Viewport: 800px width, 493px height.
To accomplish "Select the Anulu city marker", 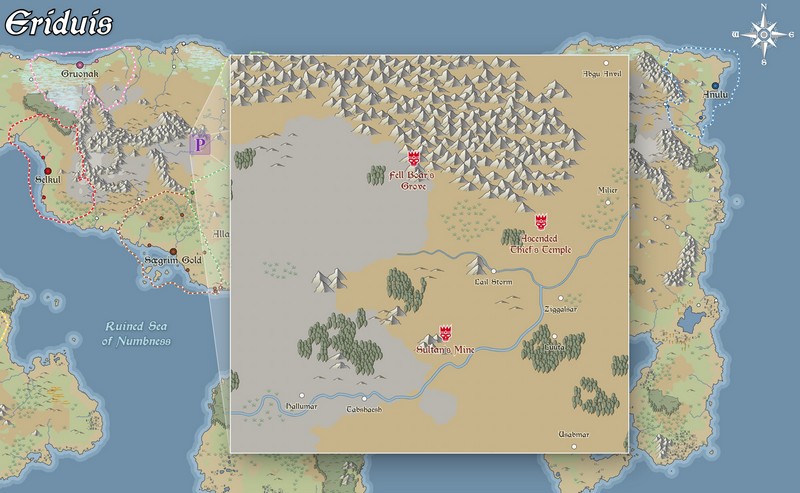I will [715, 85].
